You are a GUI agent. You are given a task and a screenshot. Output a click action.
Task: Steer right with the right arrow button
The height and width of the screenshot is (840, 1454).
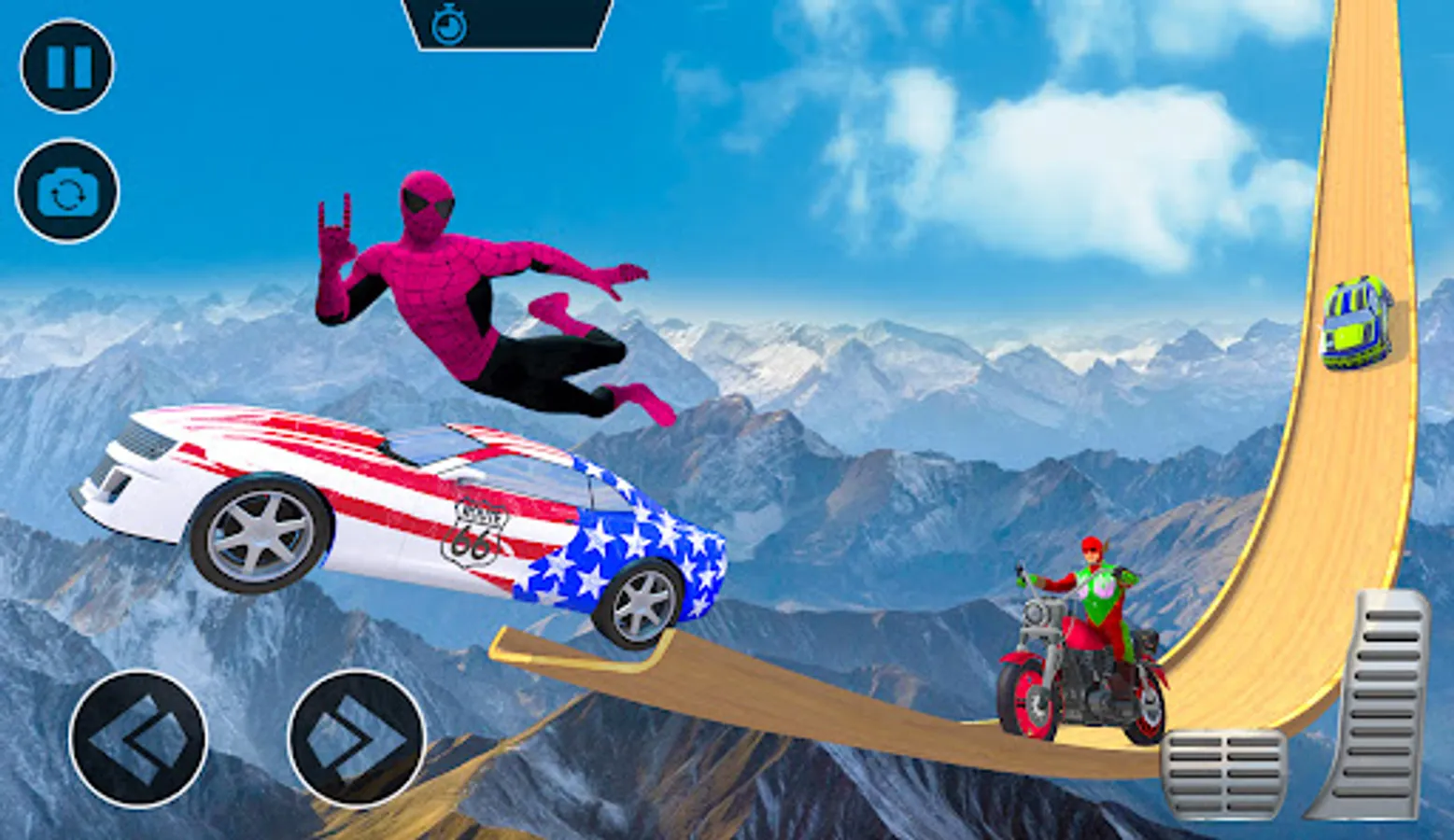click(356, 739)
